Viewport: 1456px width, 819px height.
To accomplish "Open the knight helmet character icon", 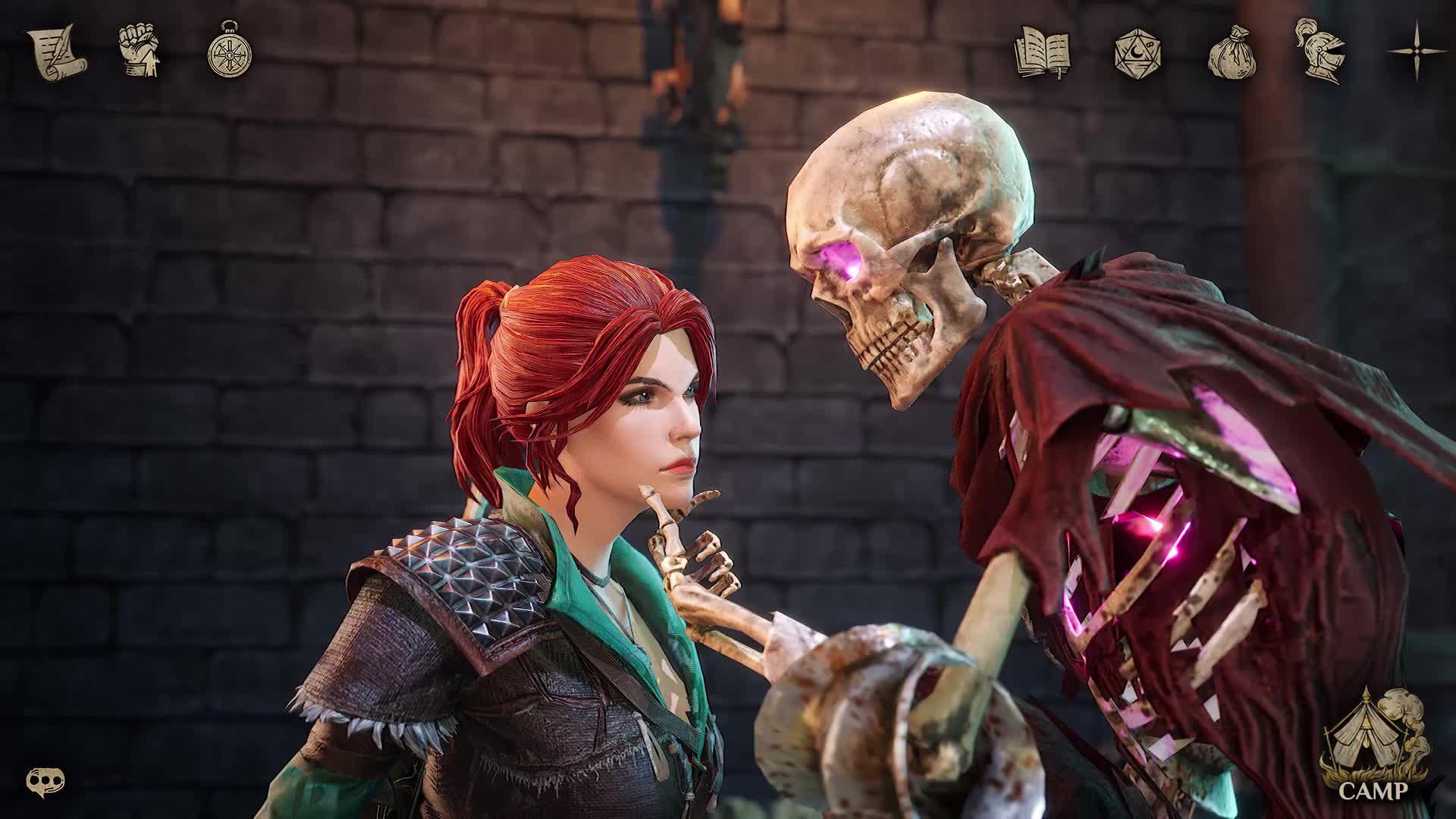I will pyautogui.click(x=1321, y=49).
